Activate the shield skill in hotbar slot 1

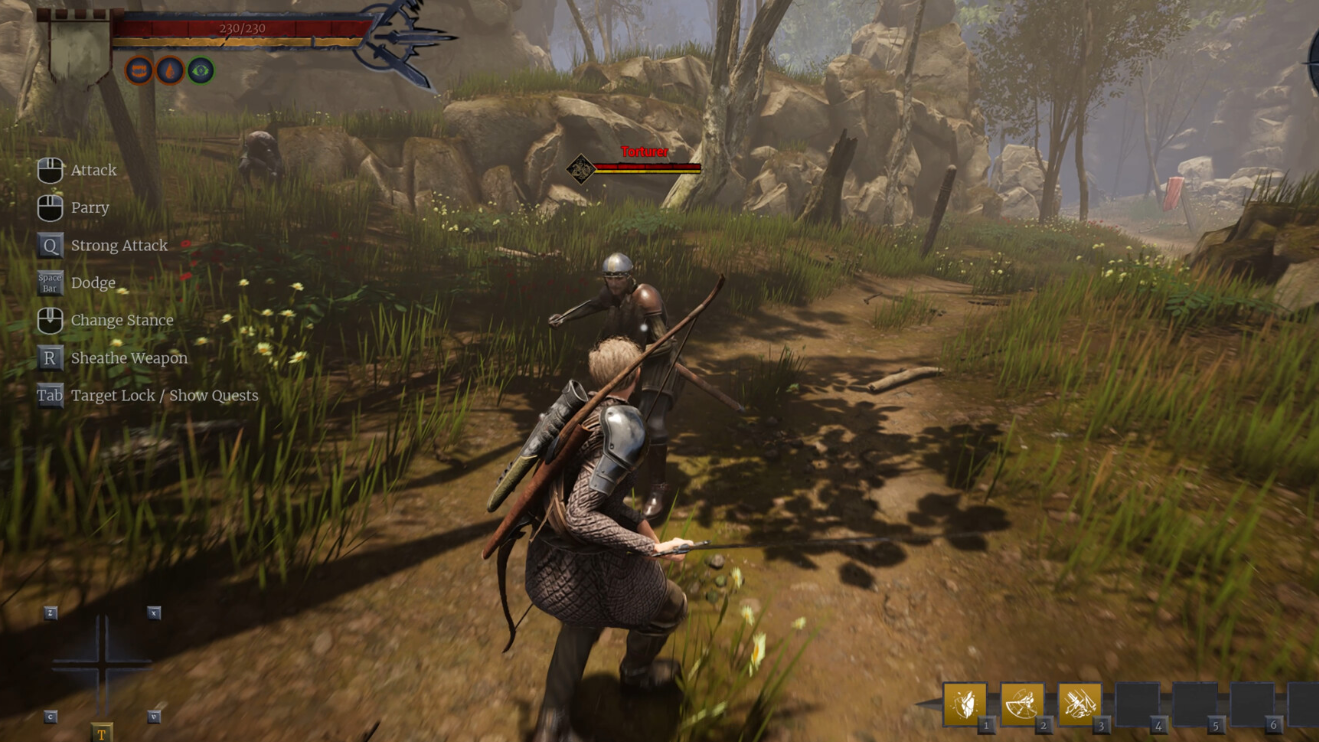tap(965, 704)
